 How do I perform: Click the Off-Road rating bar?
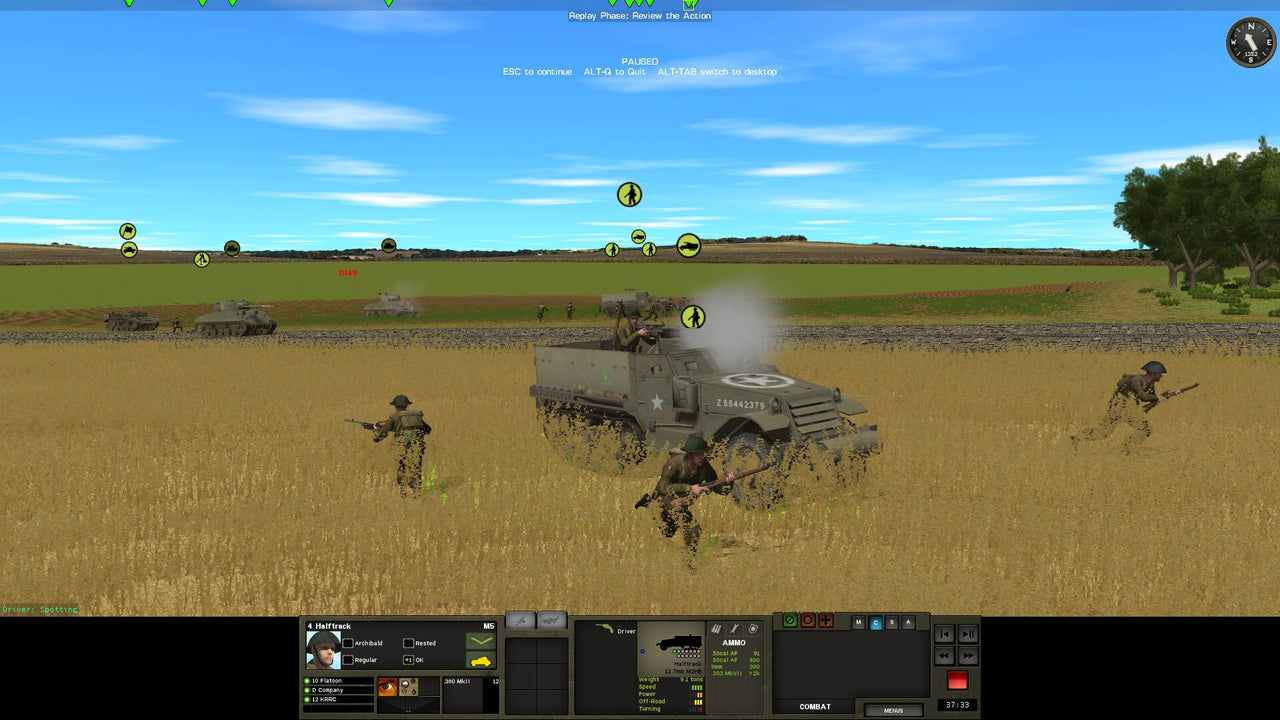(697, 701)
